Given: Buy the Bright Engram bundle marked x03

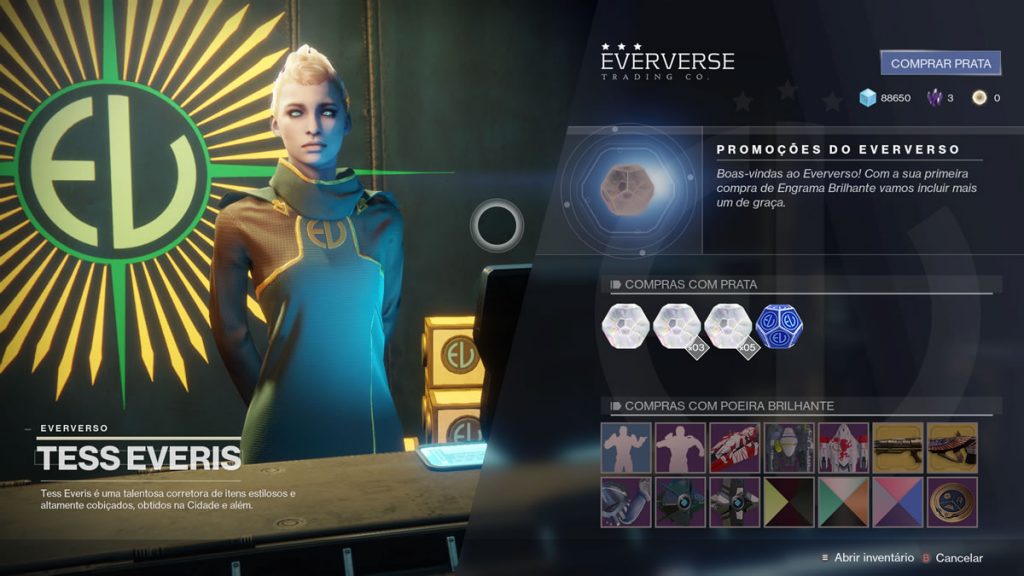Looking at the screenshot, I should tap(679, 326).
